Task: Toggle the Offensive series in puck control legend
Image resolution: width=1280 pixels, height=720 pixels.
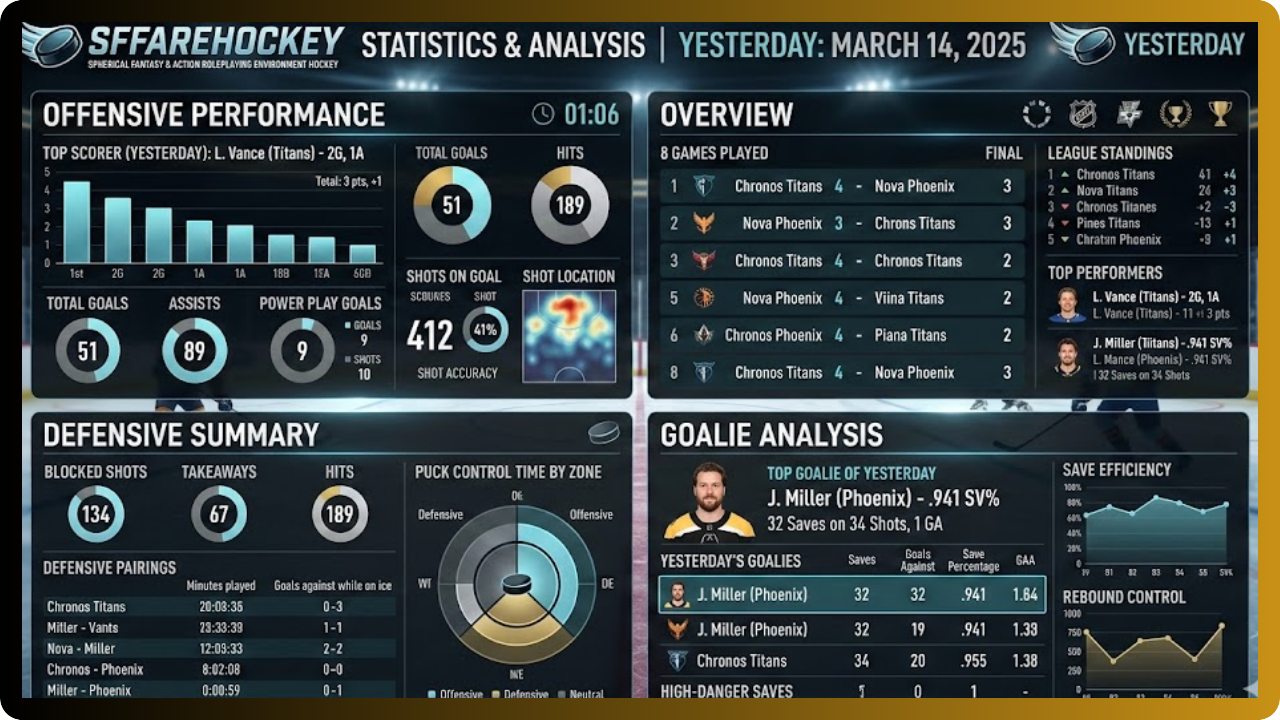Action: point(447,693)
